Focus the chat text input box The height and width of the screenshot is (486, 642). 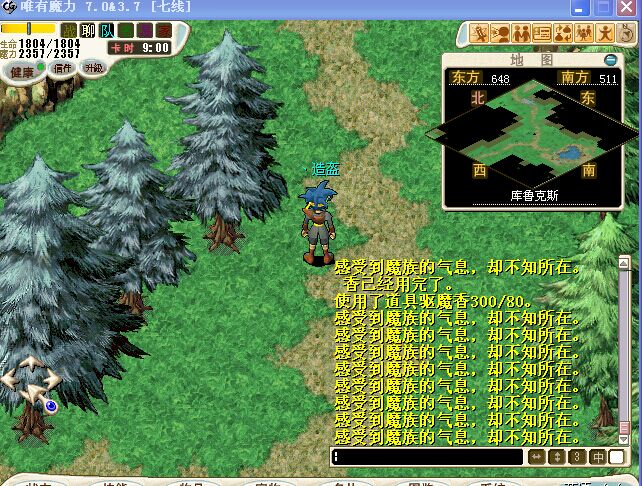428,457
